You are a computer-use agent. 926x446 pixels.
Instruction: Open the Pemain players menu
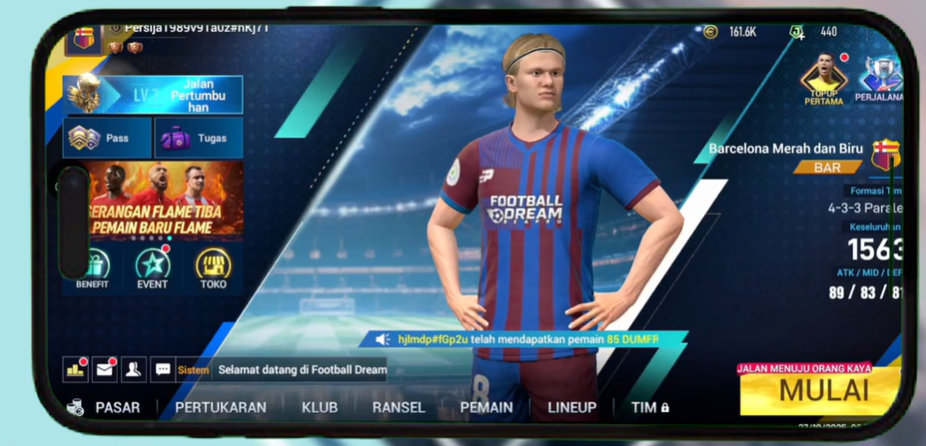click(x=486, y=408)
